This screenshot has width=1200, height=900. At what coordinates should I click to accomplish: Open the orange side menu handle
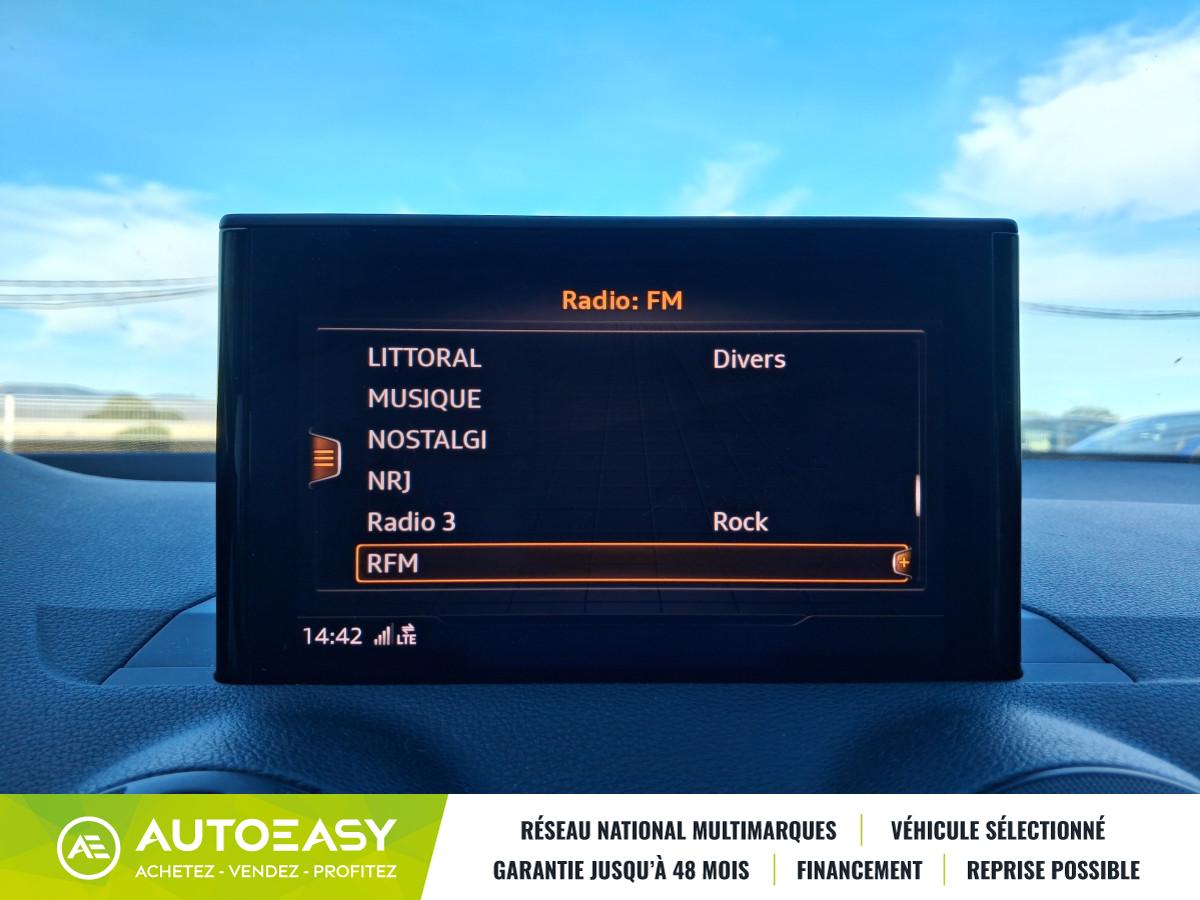coord(324,458)
